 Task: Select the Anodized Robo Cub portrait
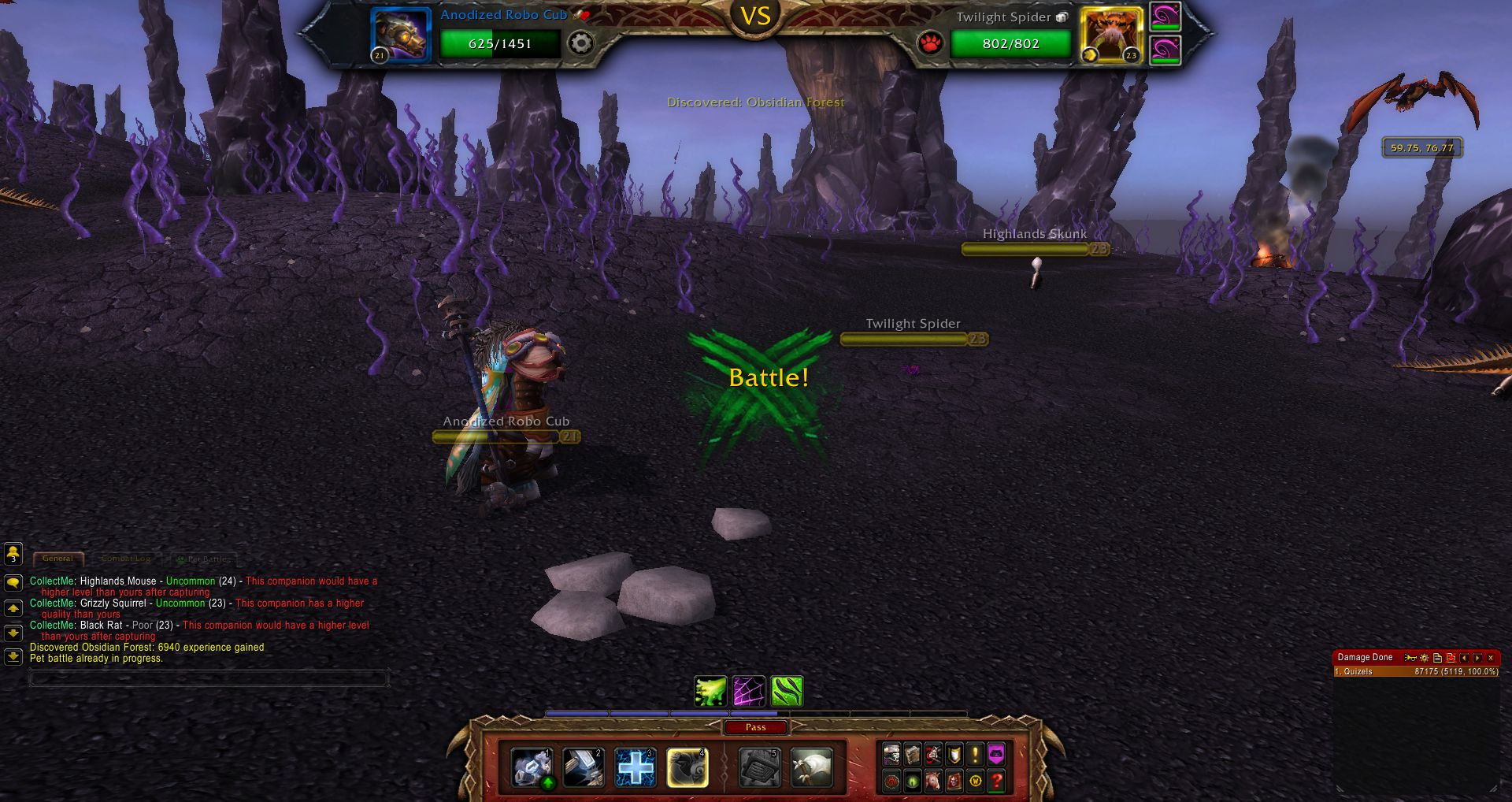coord(401,35)
